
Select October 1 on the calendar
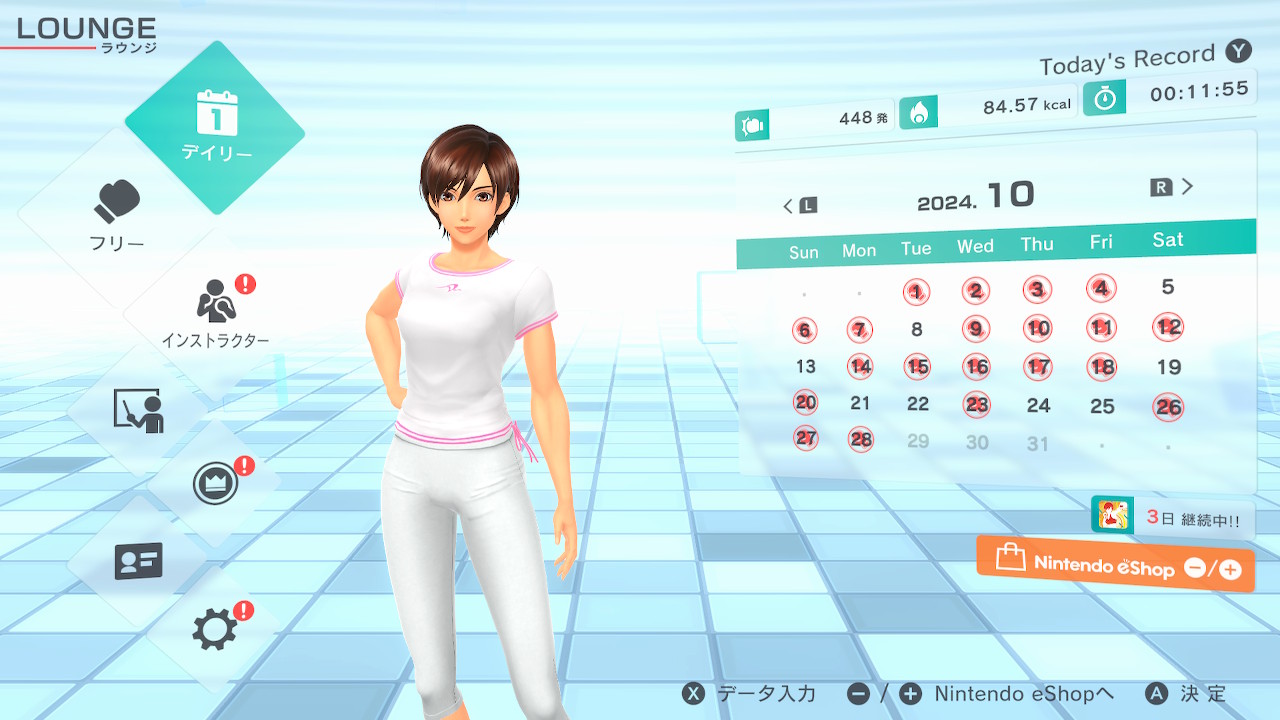916,292
